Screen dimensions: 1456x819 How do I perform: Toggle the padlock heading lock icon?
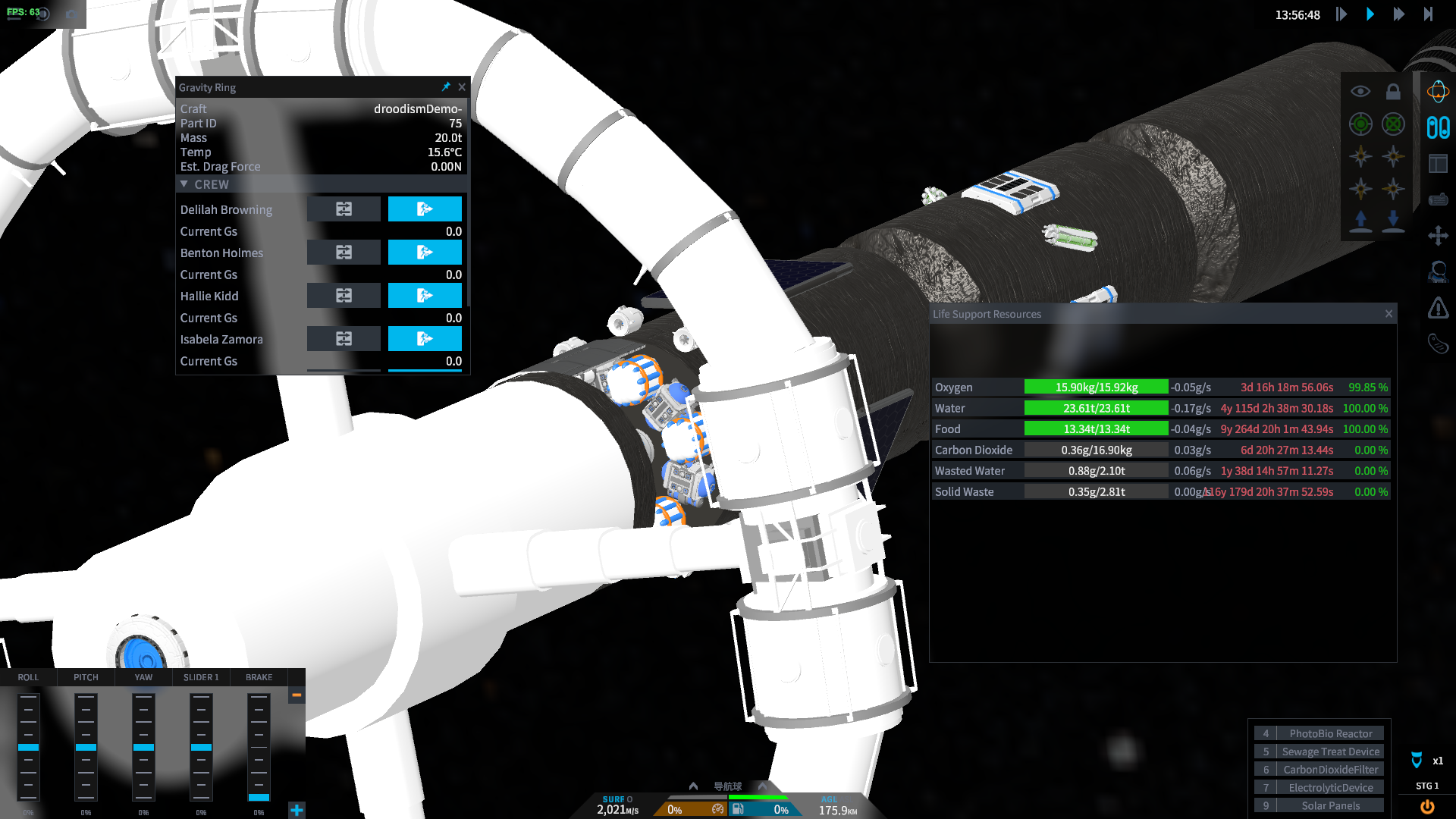pos(1393,92)
